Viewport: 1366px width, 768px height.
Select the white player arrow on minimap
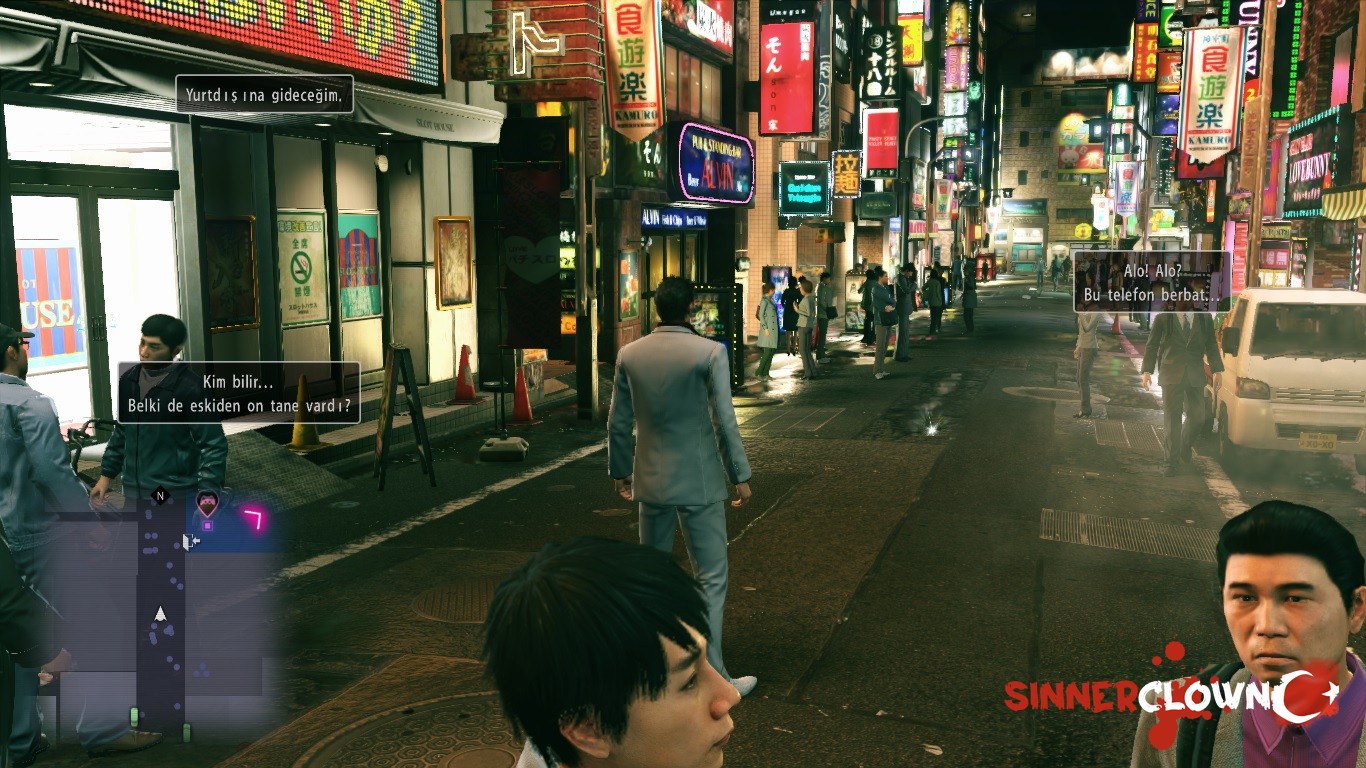pyautogui.click(x=160, y=613)
